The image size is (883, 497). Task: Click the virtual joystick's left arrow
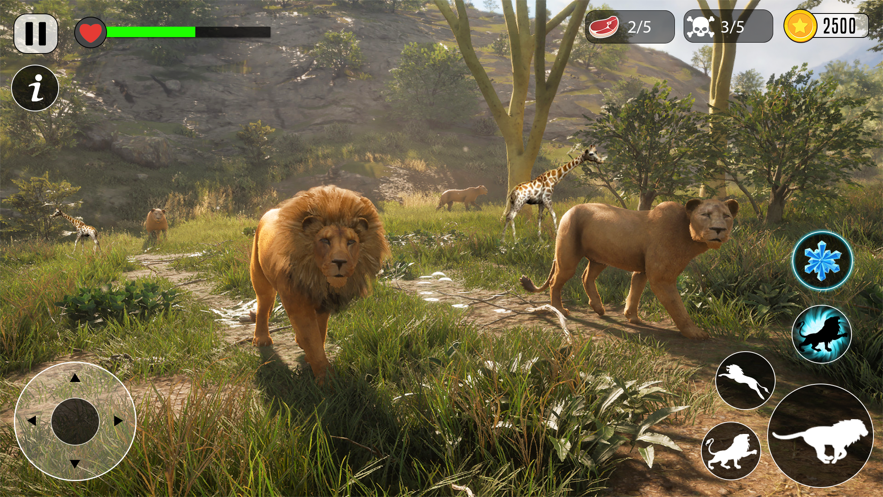(x=32, y=421)
